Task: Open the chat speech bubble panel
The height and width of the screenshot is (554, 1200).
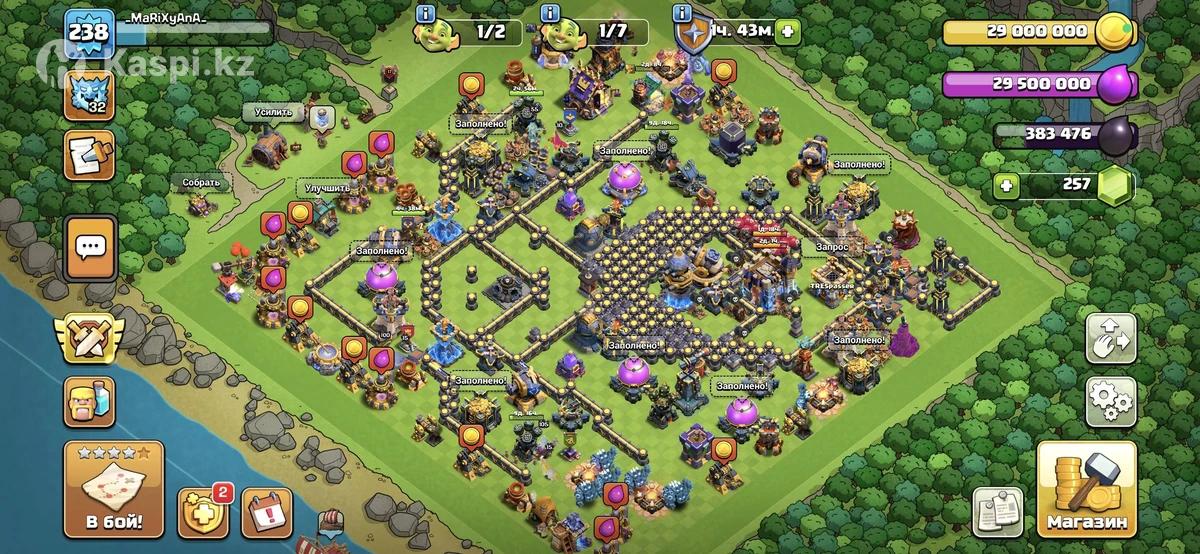Action: tap(91, 246)
